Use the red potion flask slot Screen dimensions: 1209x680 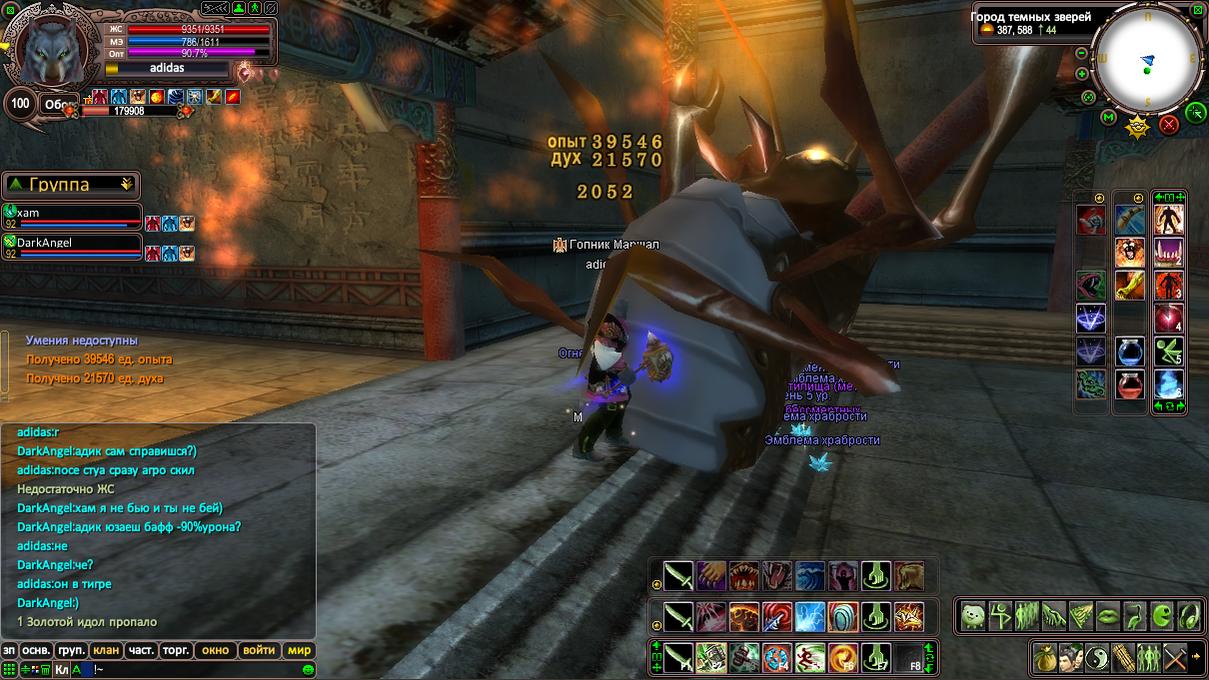[x=1130, y=385]
